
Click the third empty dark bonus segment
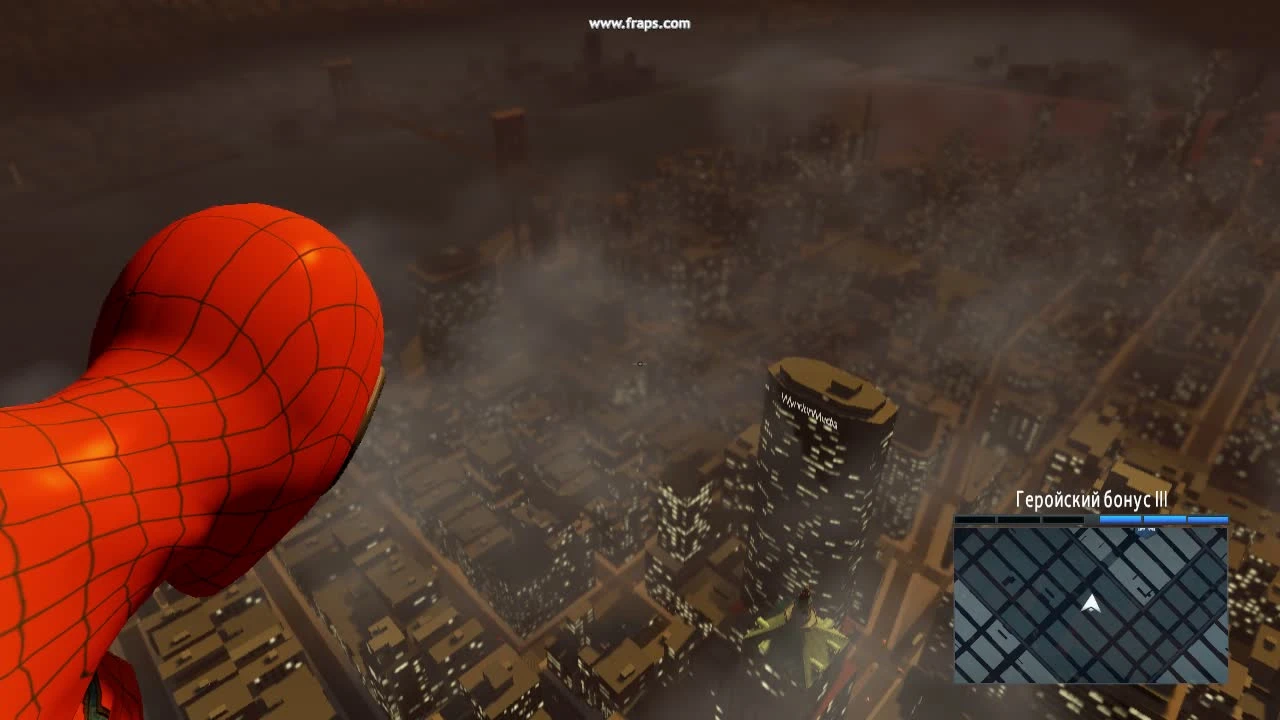tap(1062, 518)
